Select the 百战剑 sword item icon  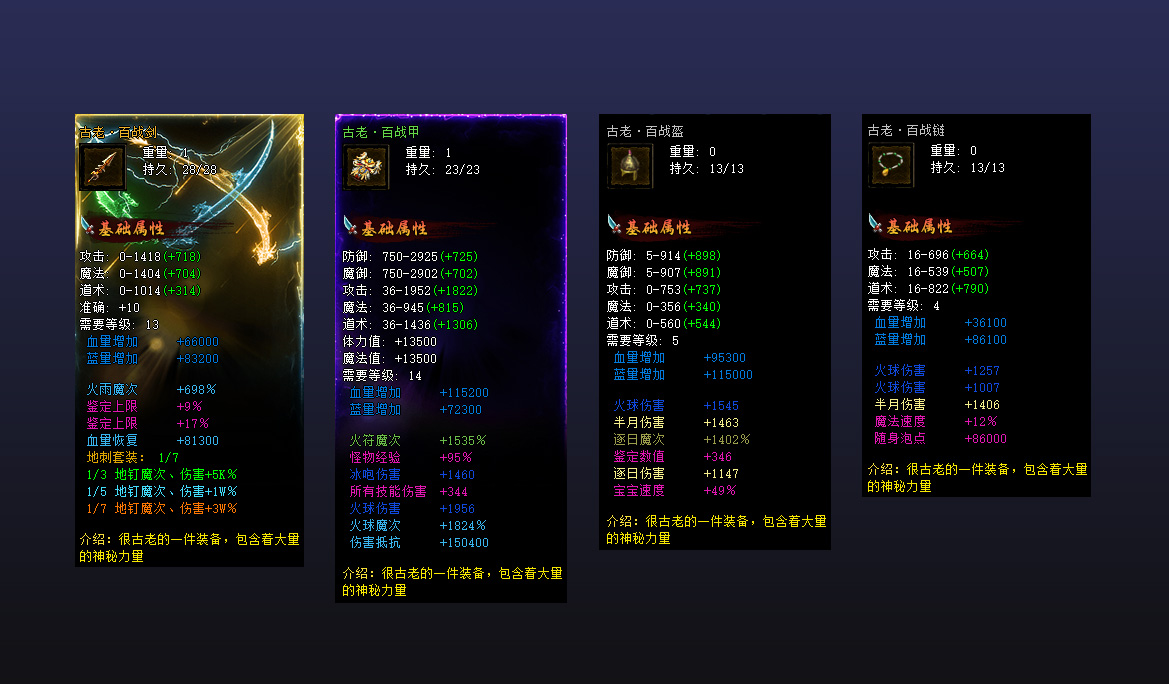coord(102,166)
